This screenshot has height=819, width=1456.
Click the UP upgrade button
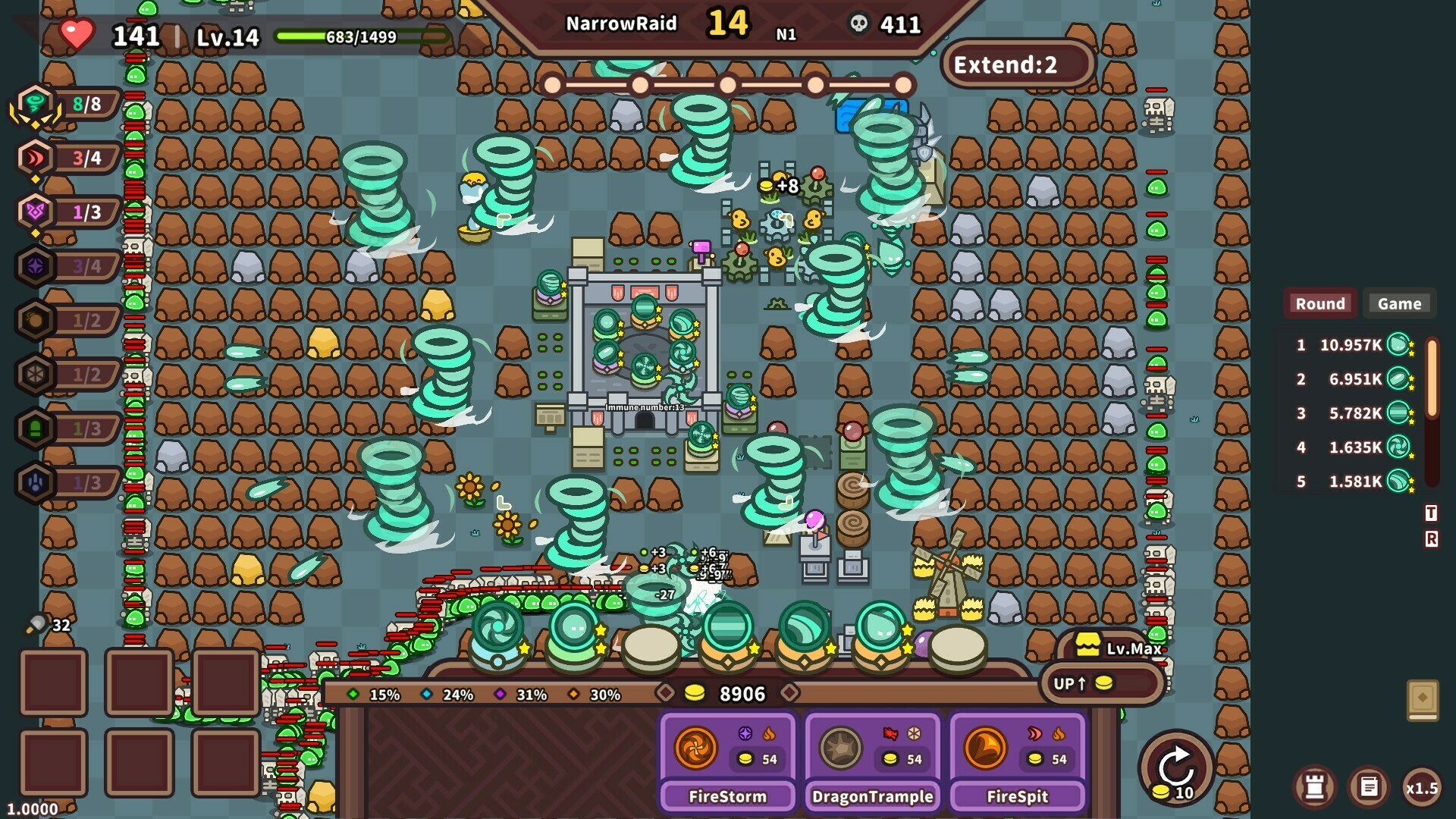tap(1100, 683)
